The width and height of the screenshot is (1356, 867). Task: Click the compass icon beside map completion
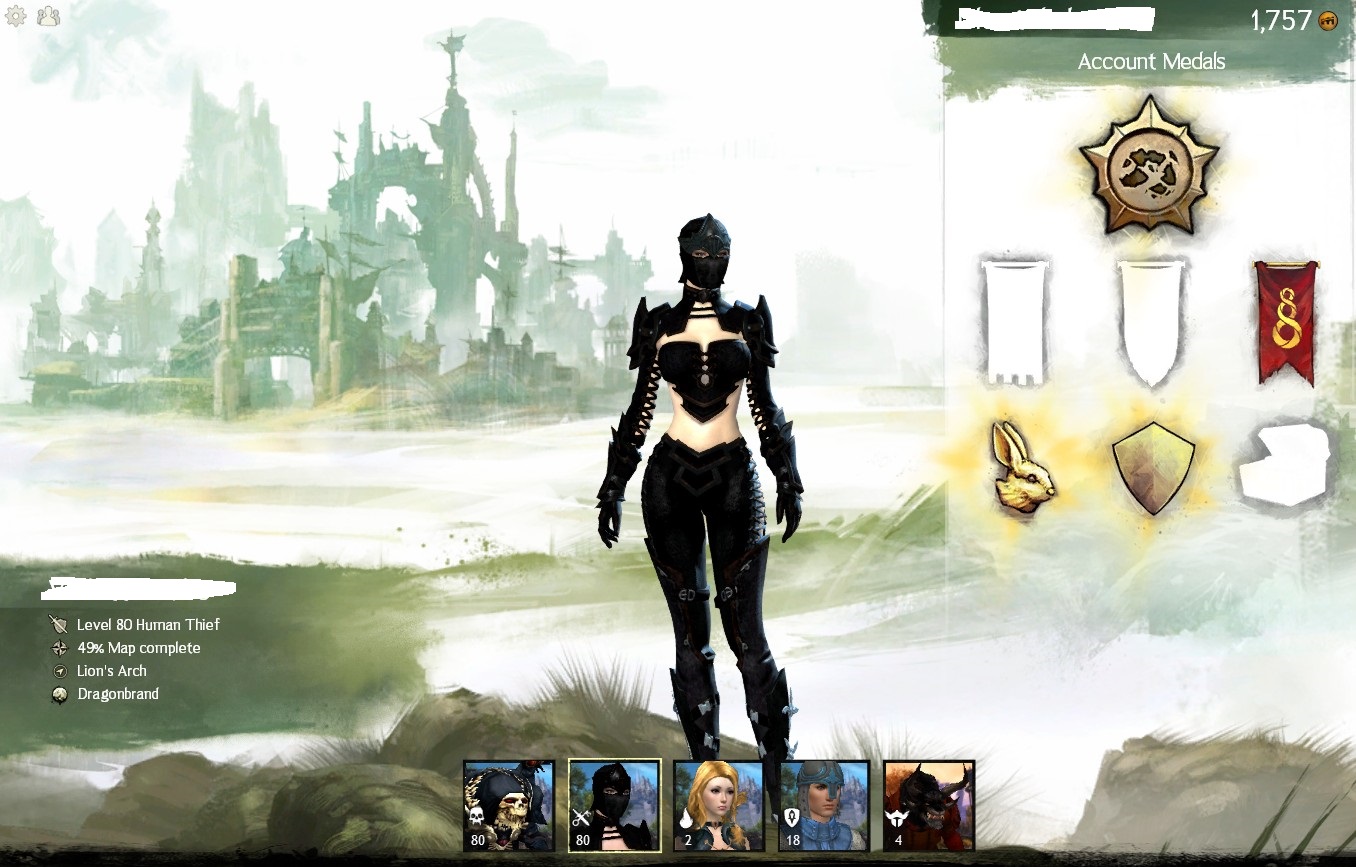point(59,647)
